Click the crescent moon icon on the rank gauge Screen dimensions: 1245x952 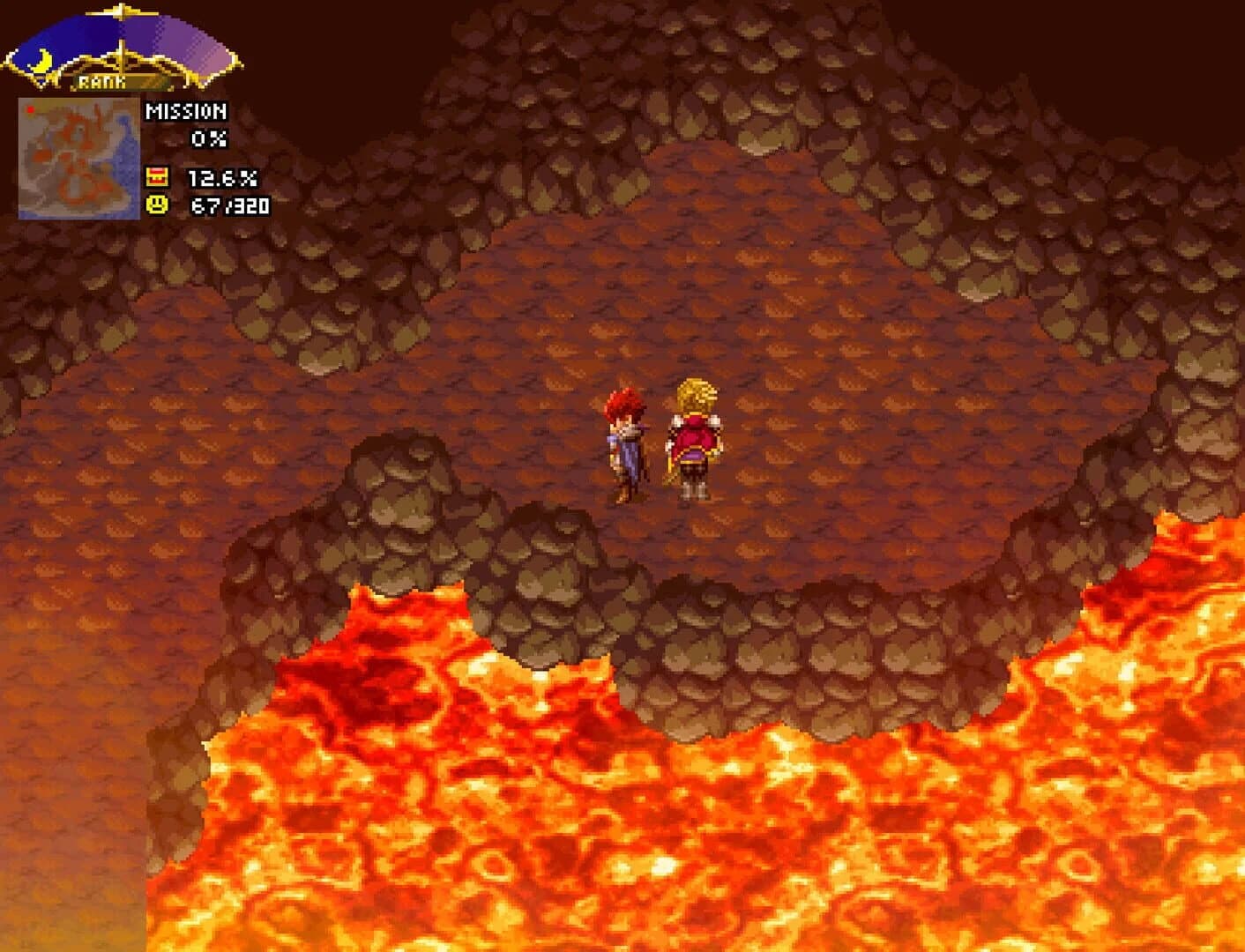[x=41, y=62]
